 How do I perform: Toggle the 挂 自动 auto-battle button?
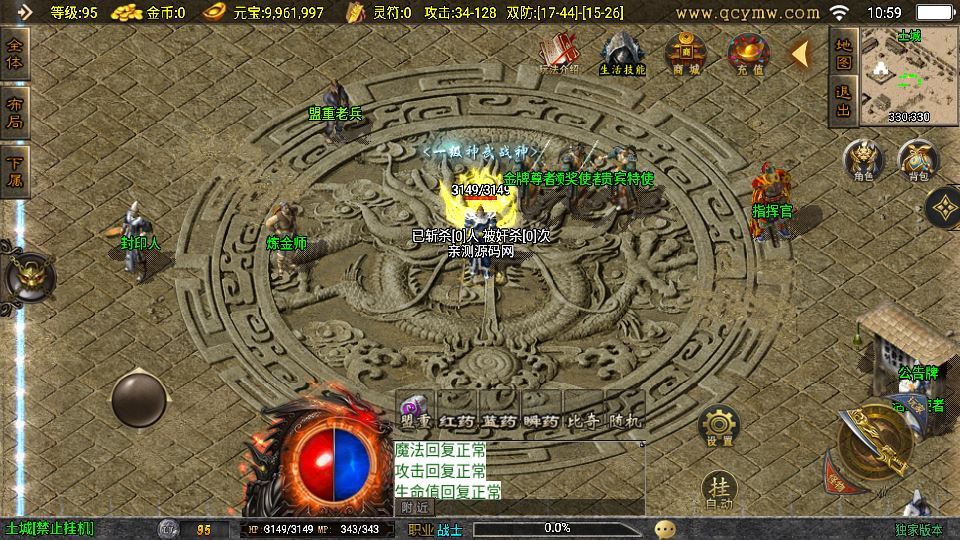point(719,490)
